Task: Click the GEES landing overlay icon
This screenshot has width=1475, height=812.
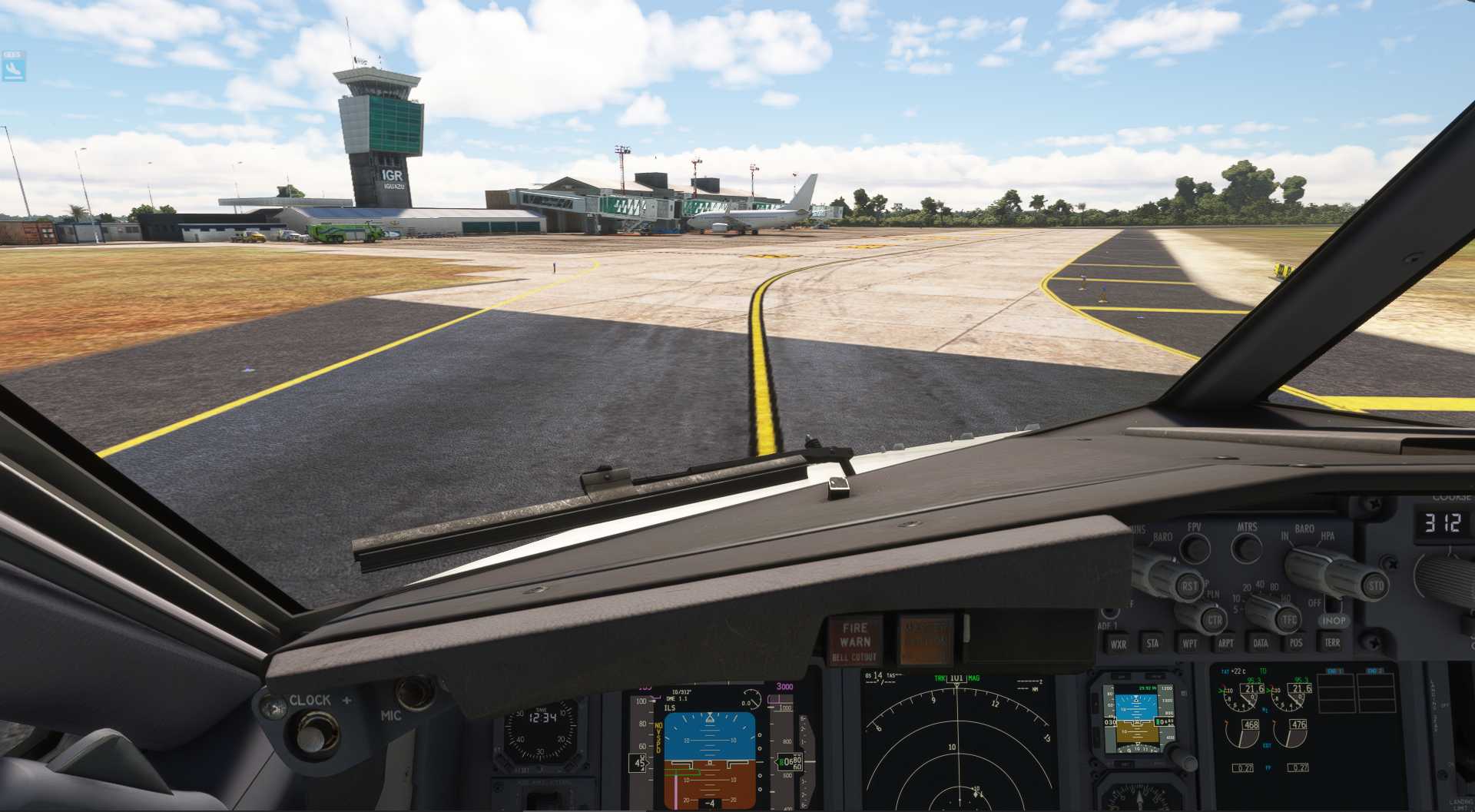Action: coord(13,67)
